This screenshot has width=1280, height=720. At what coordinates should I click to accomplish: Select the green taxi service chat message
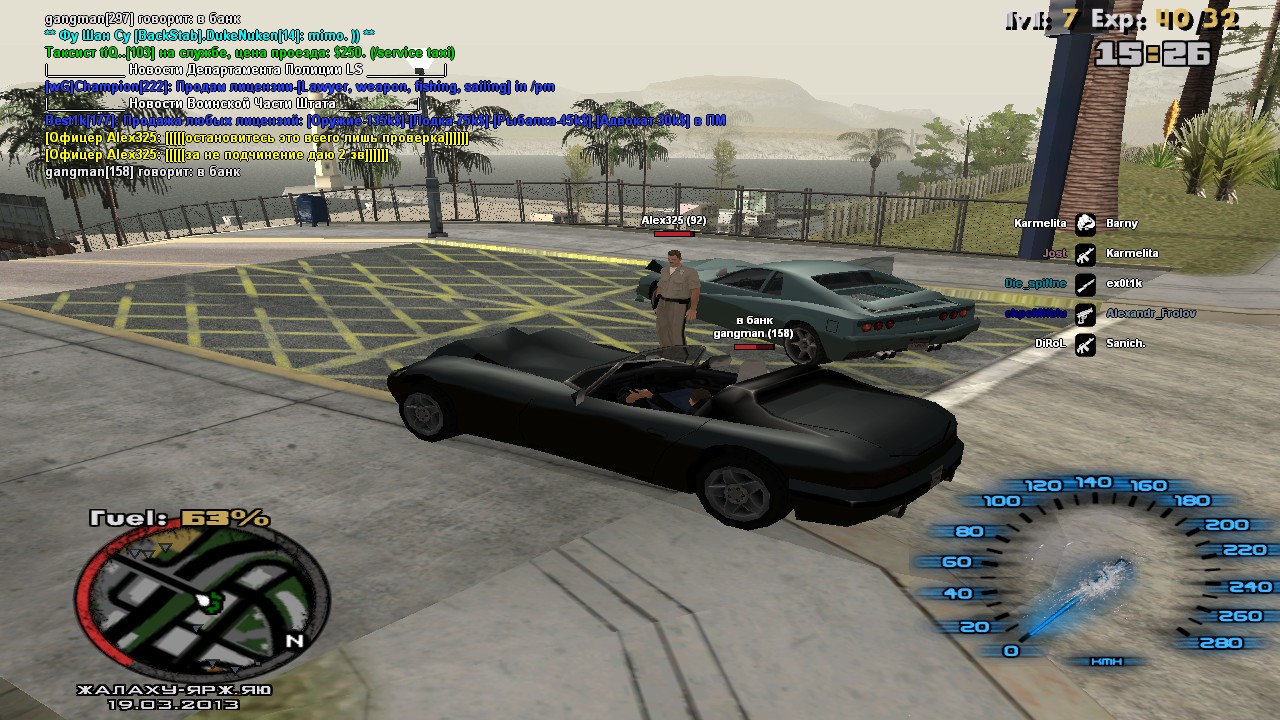click(x=250, y=52)
